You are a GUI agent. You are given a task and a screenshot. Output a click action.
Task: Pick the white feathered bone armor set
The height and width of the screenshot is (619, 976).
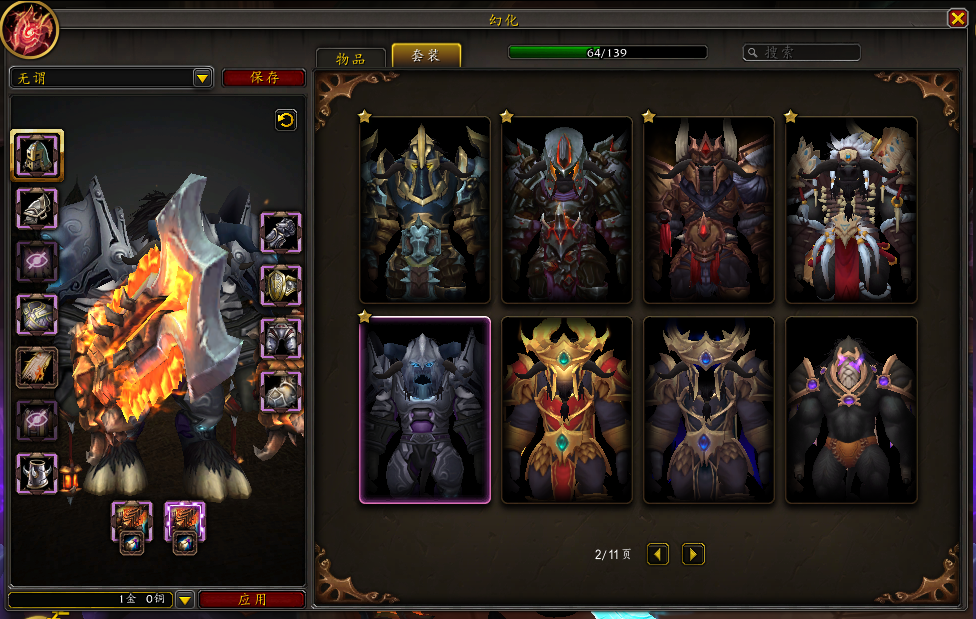851,210
